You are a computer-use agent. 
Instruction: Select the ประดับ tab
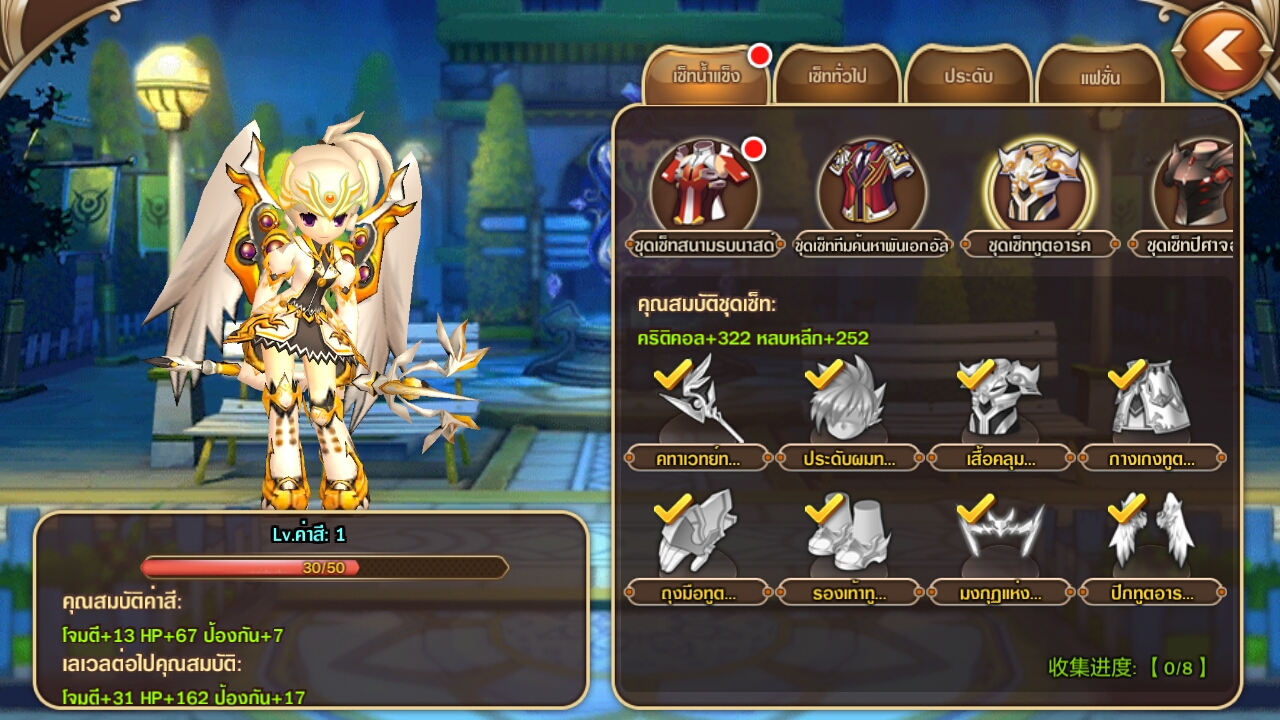tap(967, 76)
